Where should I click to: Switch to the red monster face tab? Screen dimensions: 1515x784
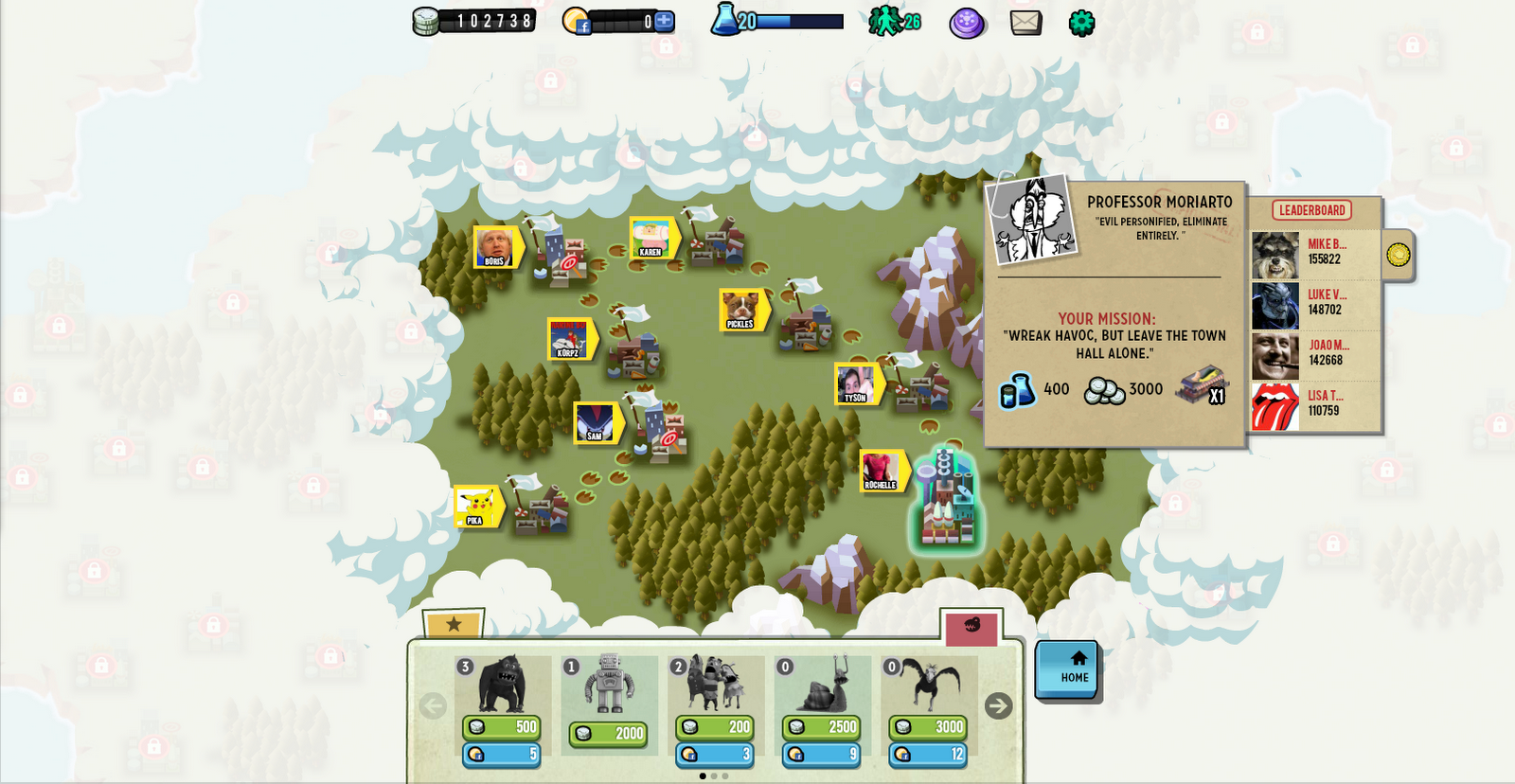[x=971, y=627]
